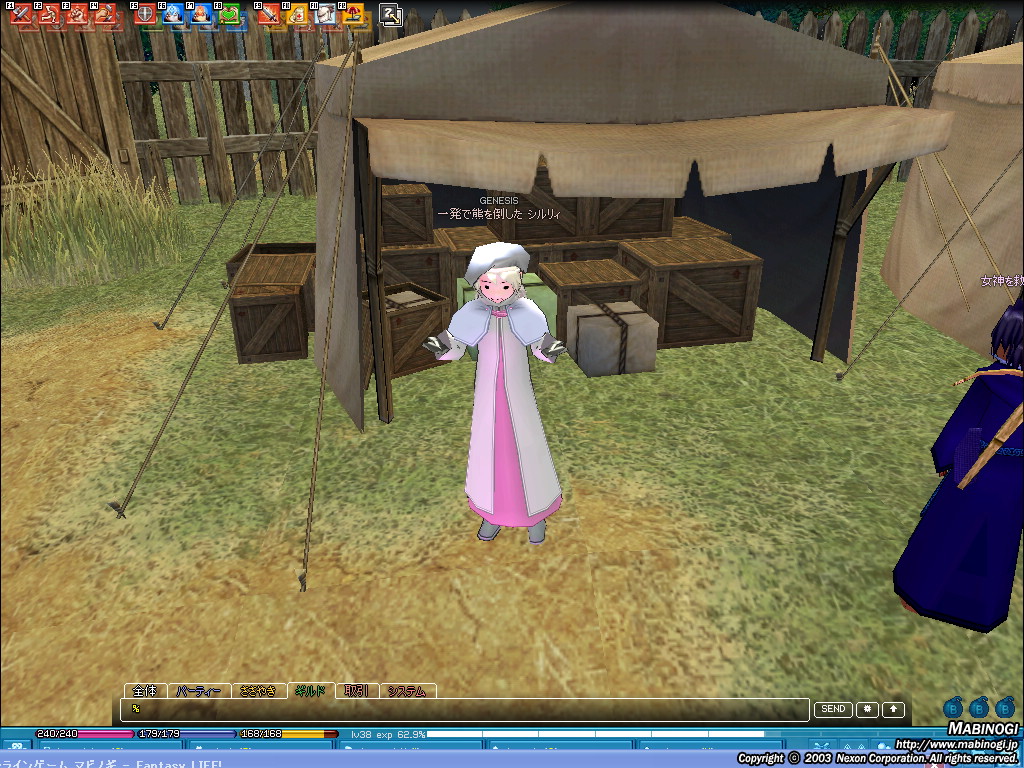Use the campfire rest skill icon
The height and width of the screenshot is (768, 1024).
click(353, 15)
